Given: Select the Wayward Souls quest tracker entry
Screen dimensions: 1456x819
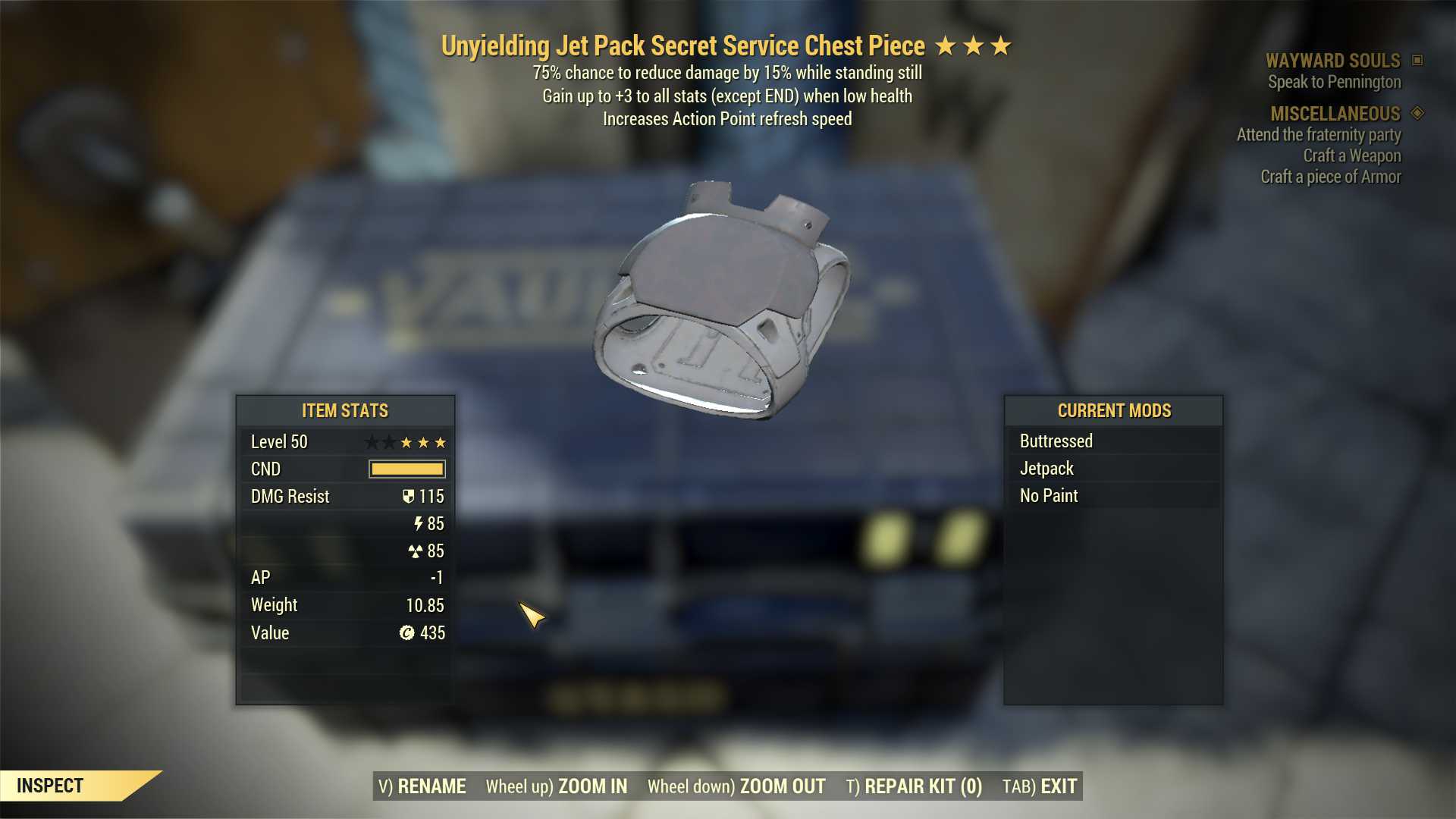Looking at the screenshot, I should point(1332,61).
